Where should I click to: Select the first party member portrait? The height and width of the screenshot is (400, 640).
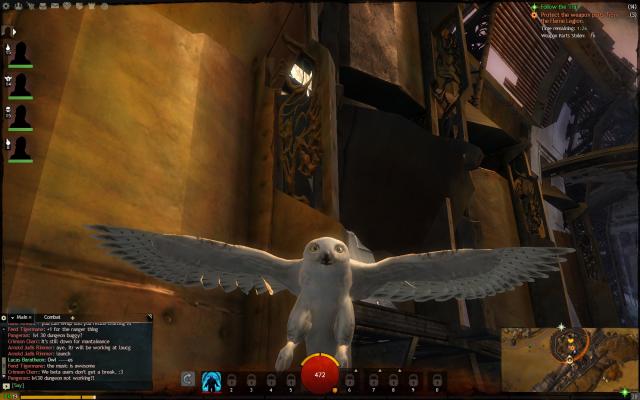[x=21, y=54]
